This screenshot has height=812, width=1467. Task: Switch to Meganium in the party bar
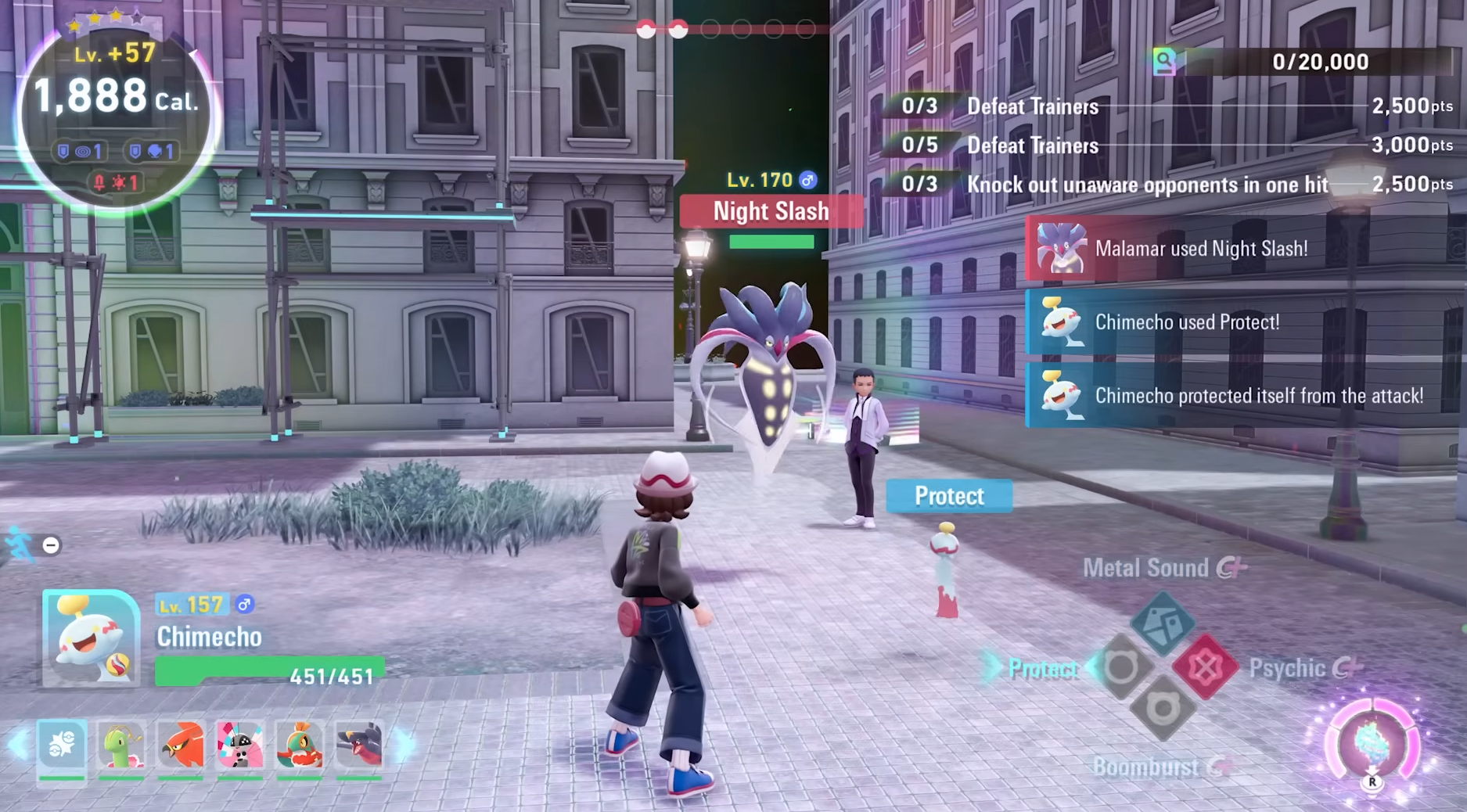[122, 746]
